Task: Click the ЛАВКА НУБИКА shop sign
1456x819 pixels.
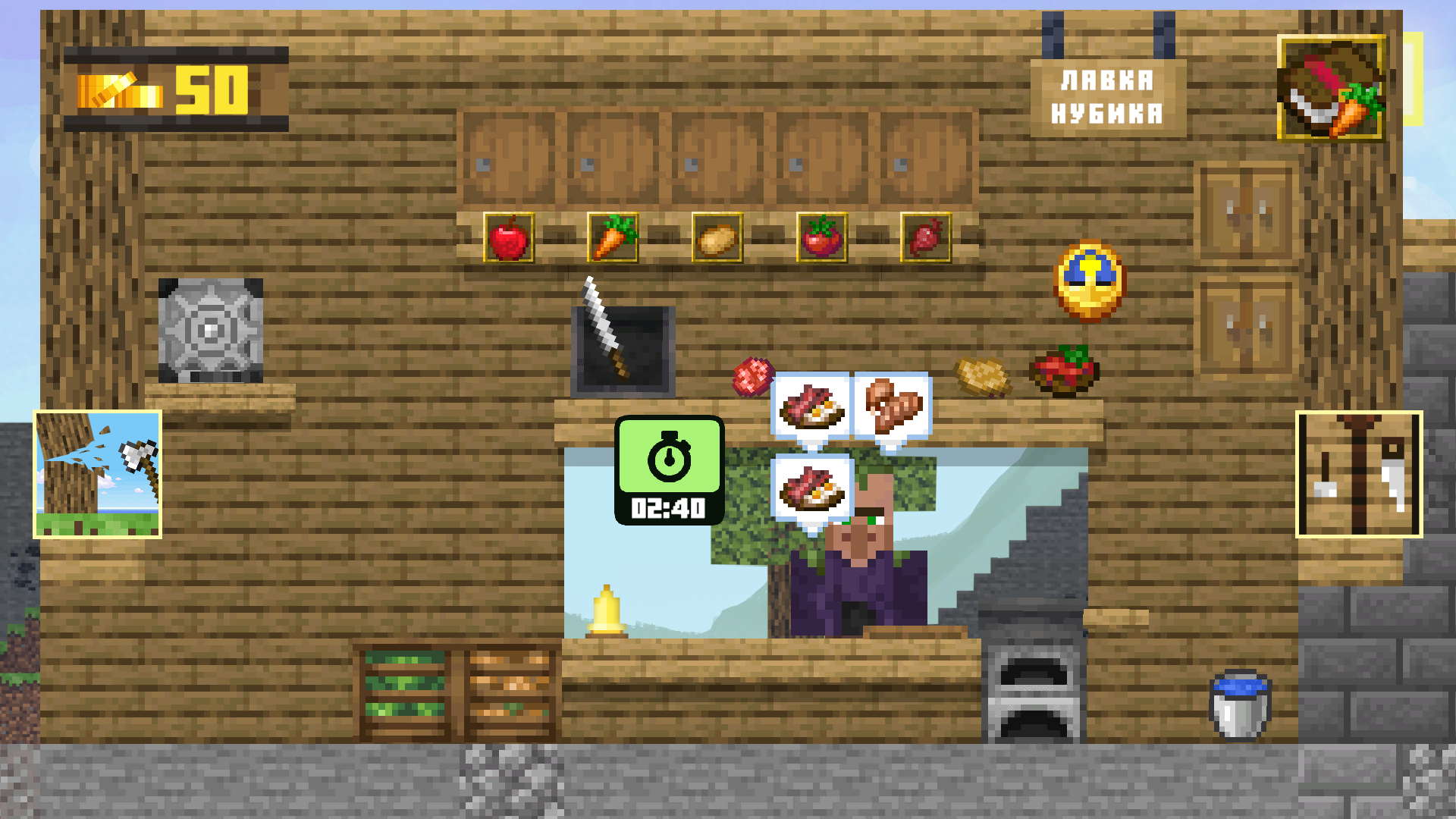Action: pyautogui.click(x=1109, y=97)
